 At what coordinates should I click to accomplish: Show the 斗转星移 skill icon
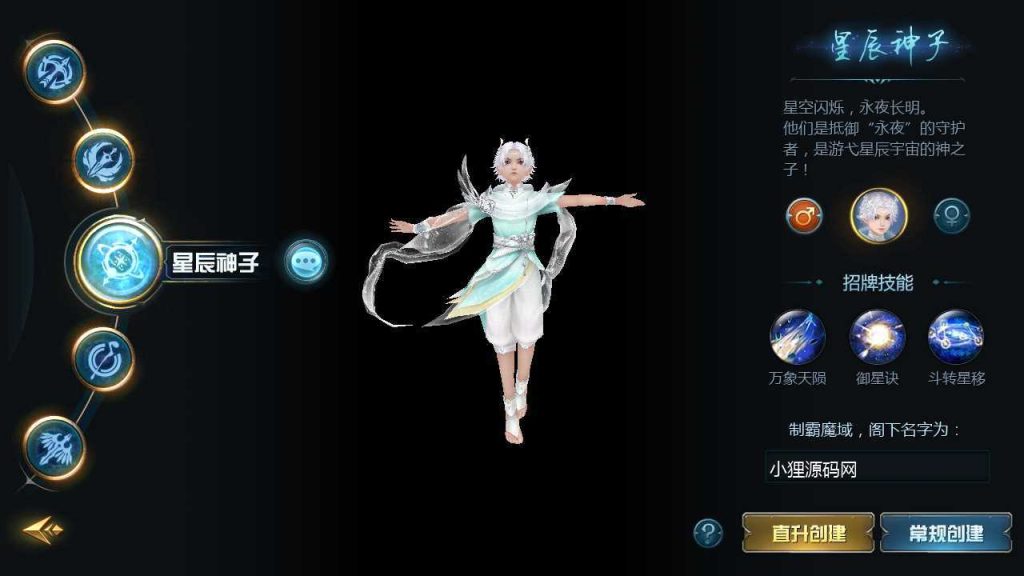click(x=956, y=337)
